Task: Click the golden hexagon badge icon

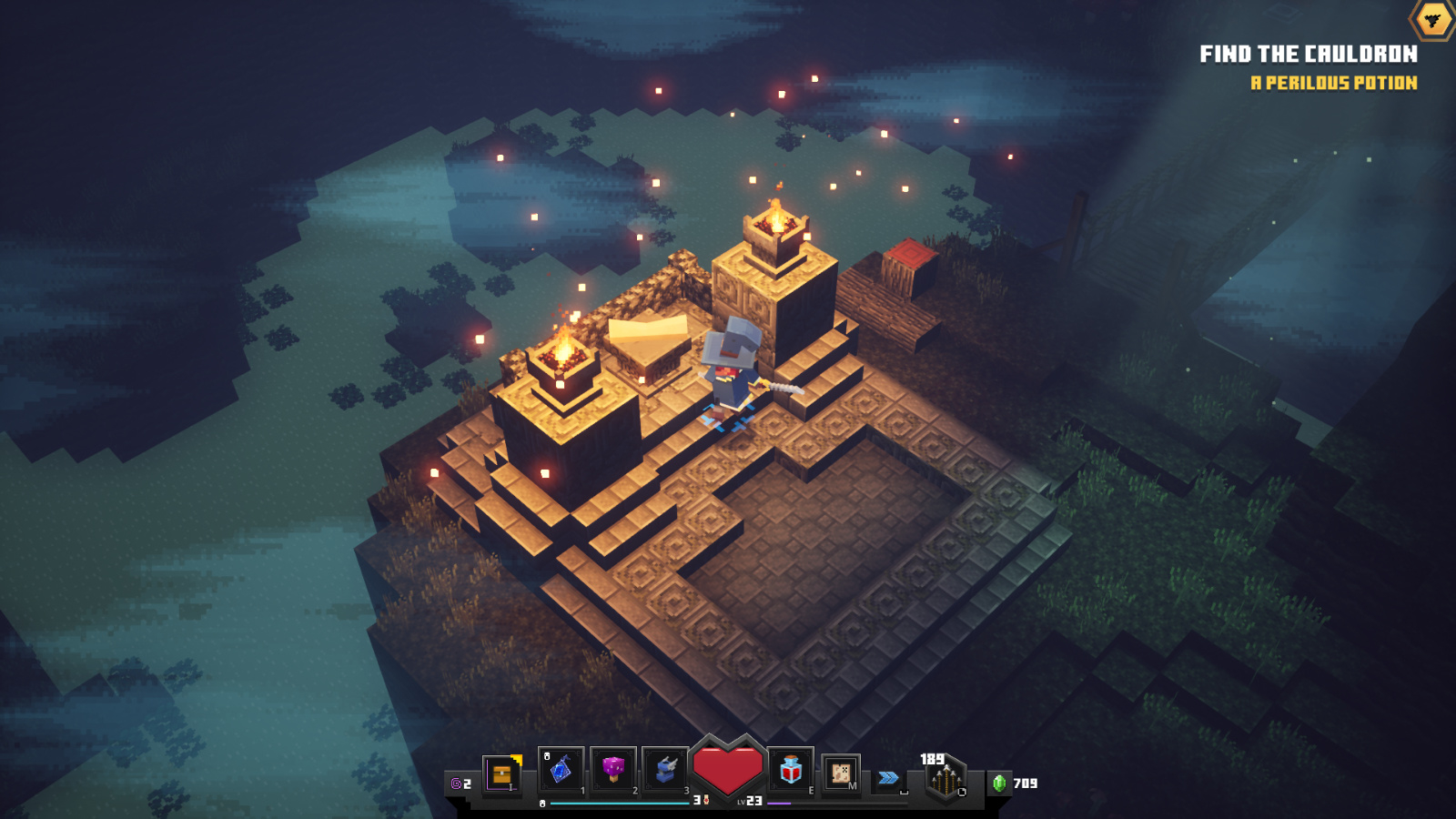Action: pyautogui.click(x=1432, y=19)
